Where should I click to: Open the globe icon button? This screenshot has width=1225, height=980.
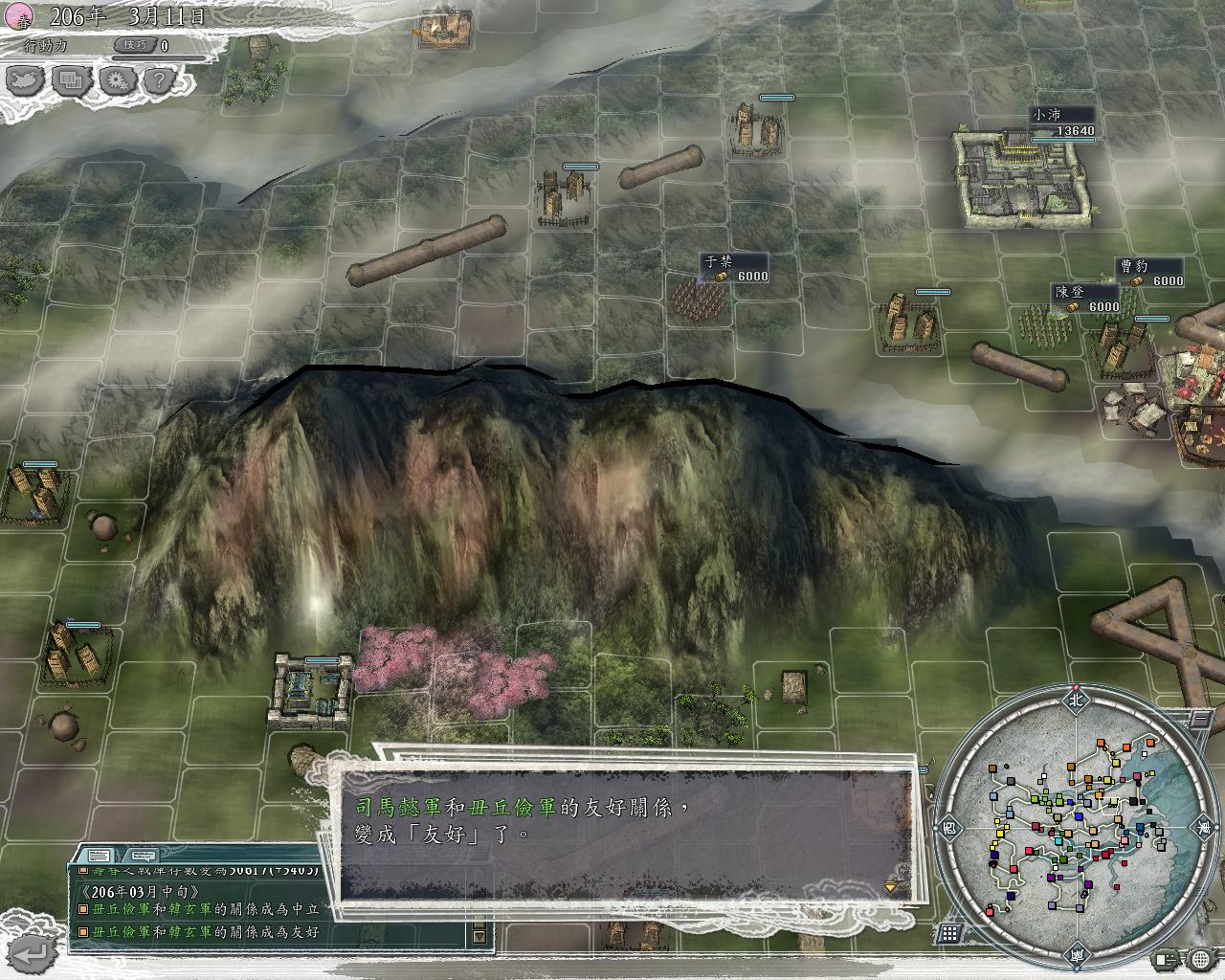[1201, 958]
